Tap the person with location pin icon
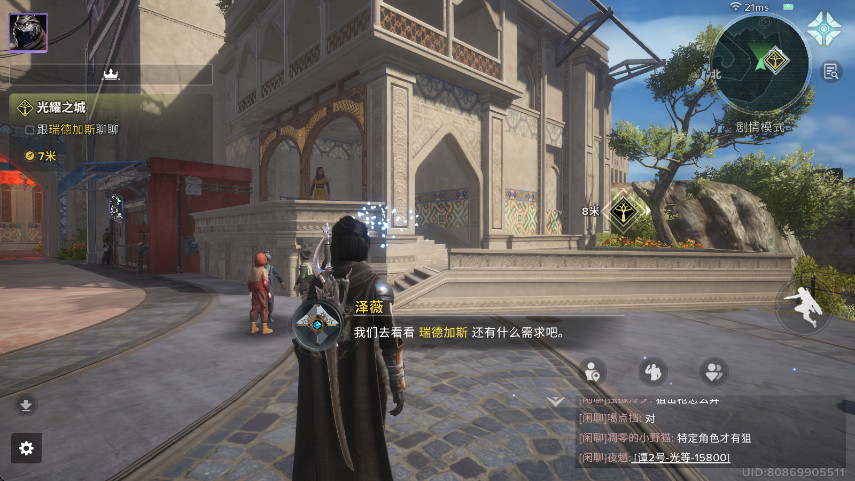This screenshot has width=855, height=481. (x=592, y=371)
